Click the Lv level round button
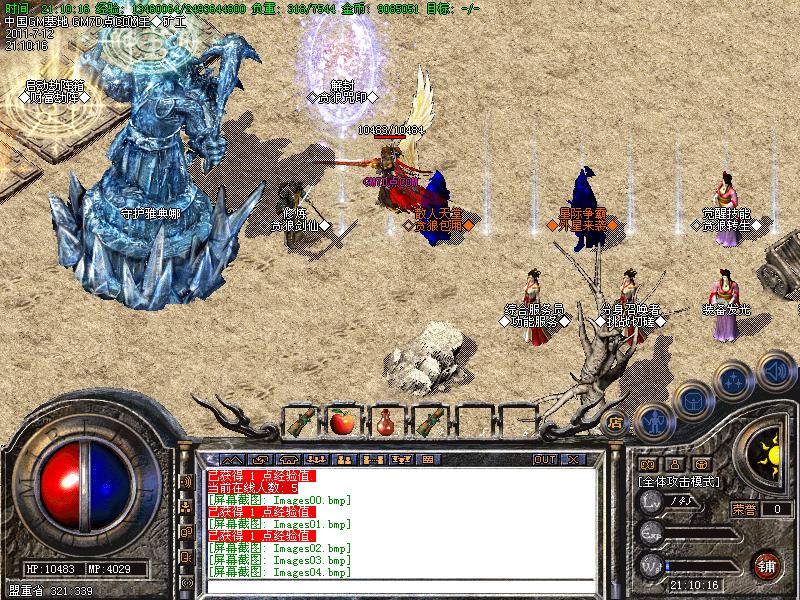800x600 pixels. click(x=652, y=502)
